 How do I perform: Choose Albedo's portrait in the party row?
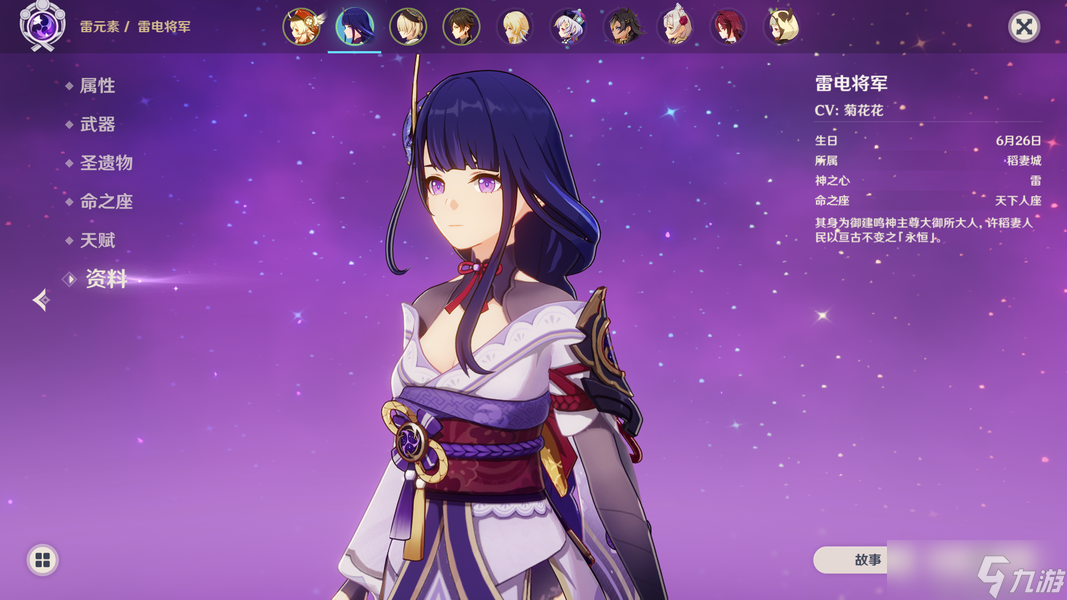pyautogui.click(x=408, y=27)
